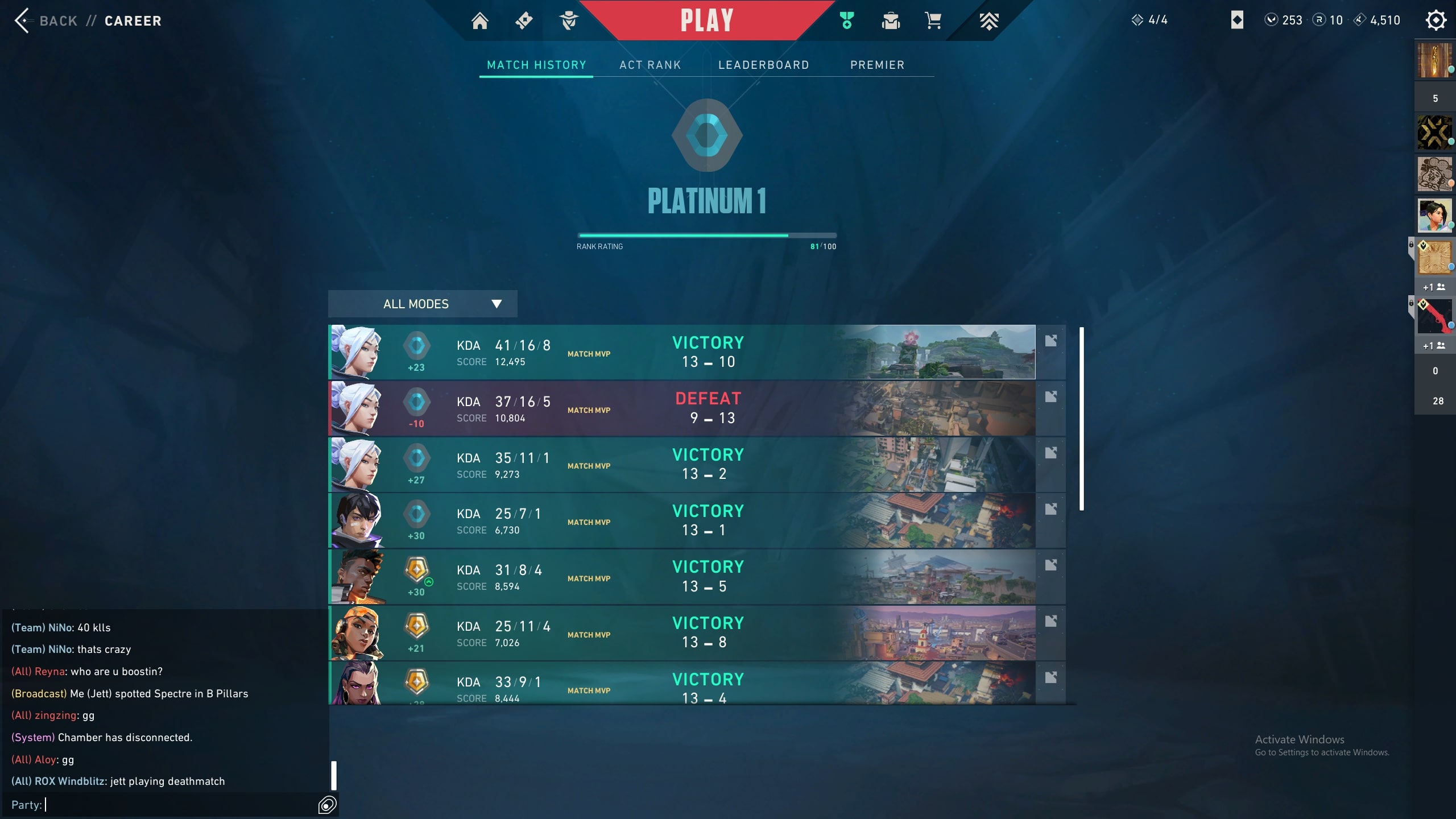The image size is (1456, 819).
Task: Expand the All Modes filter dropdown
Action: coord(422,304)
